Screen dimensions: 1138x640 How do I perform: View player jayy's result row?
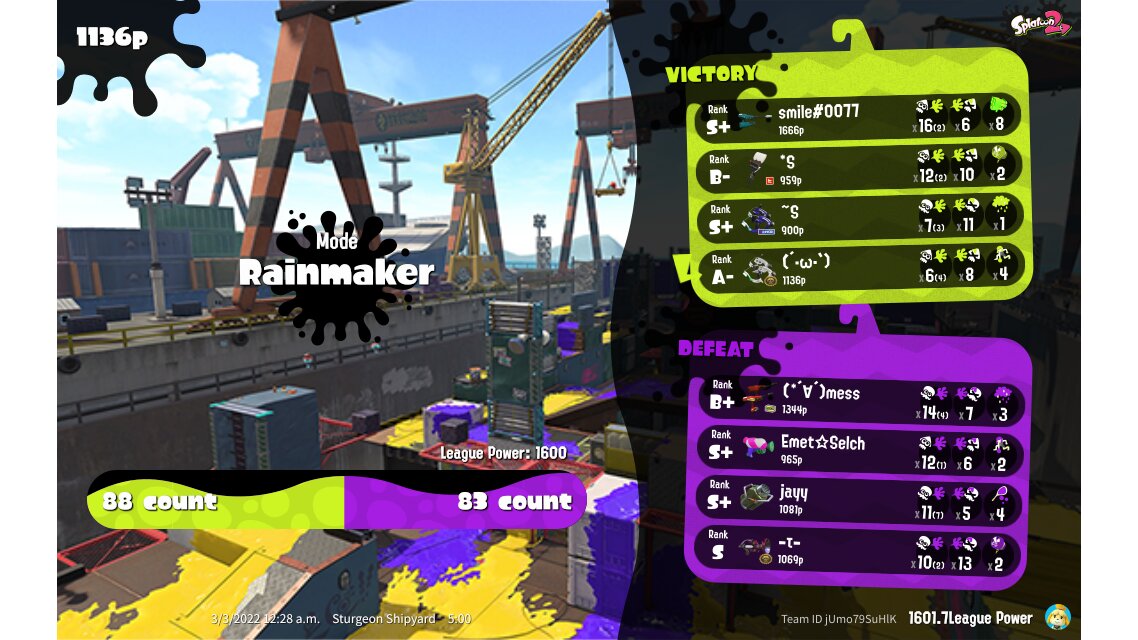(860, 499)
